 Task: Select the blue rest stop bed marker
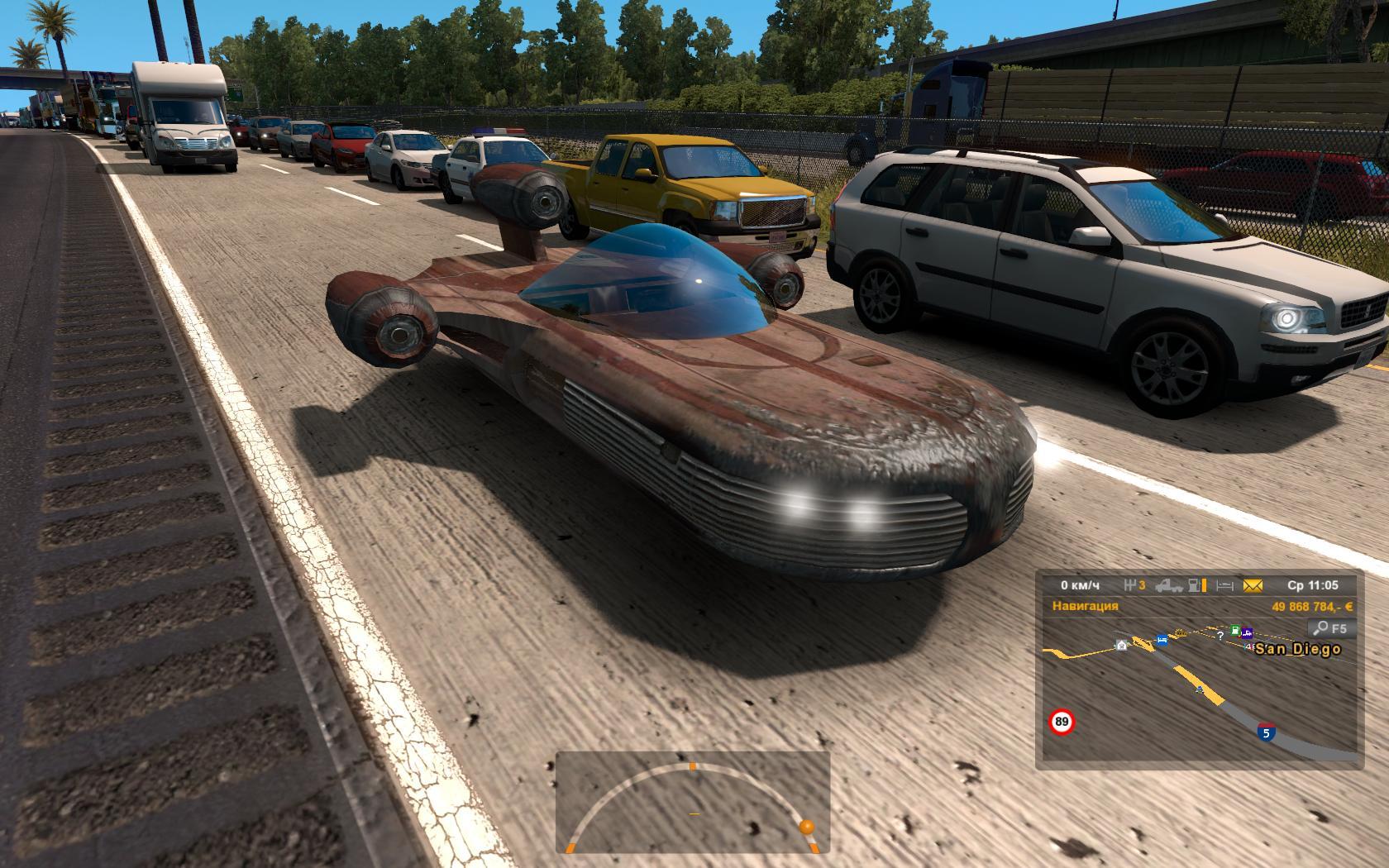[1162, 640]
